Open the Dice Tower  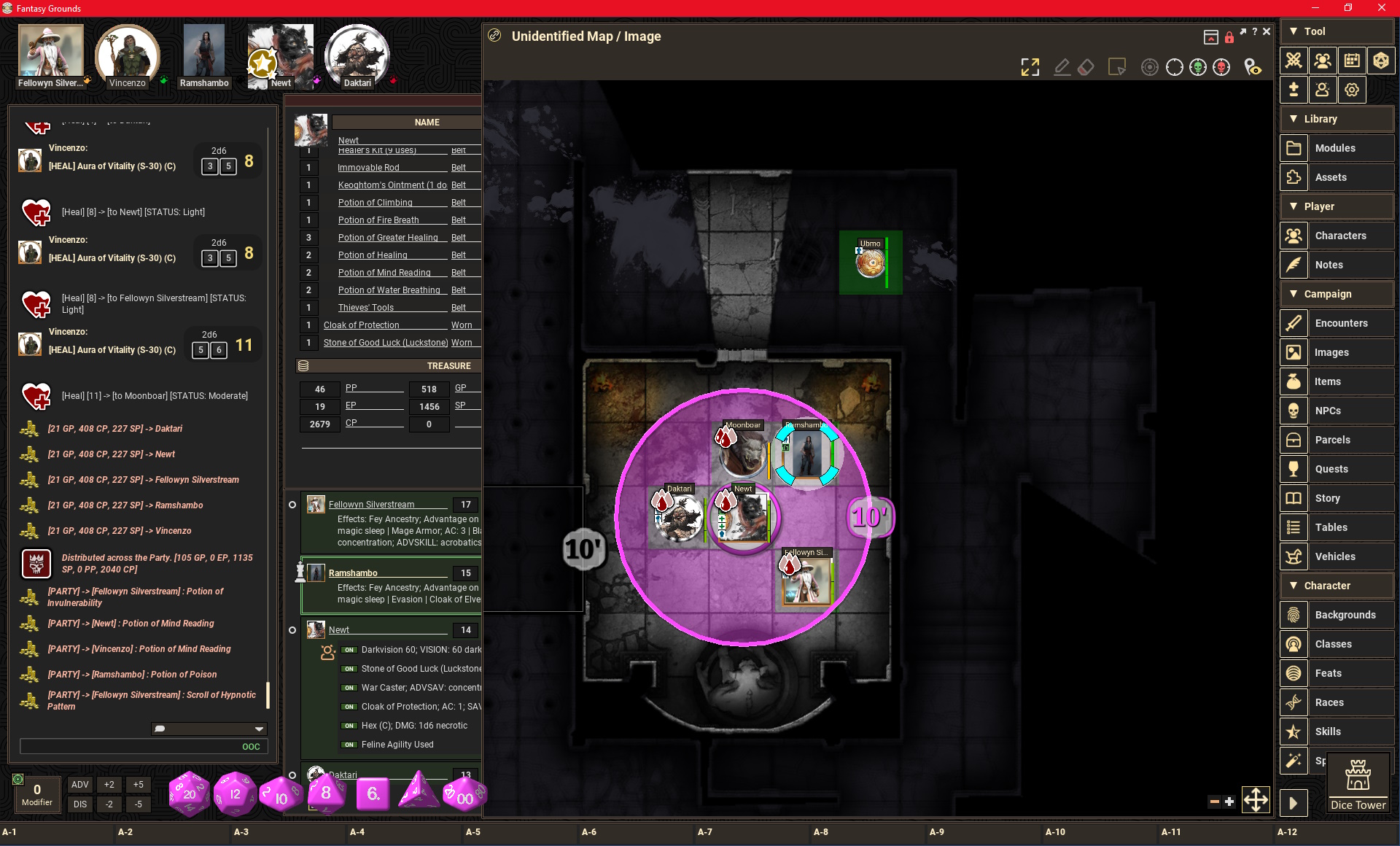click(x=1358, y=785)
